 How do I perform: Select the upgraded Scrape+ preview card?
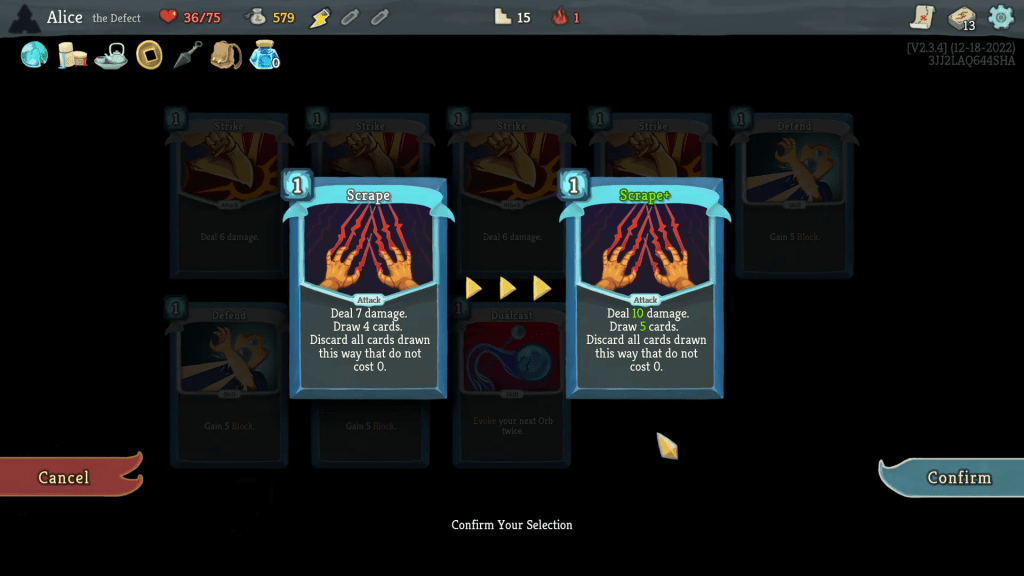point(644,288)
